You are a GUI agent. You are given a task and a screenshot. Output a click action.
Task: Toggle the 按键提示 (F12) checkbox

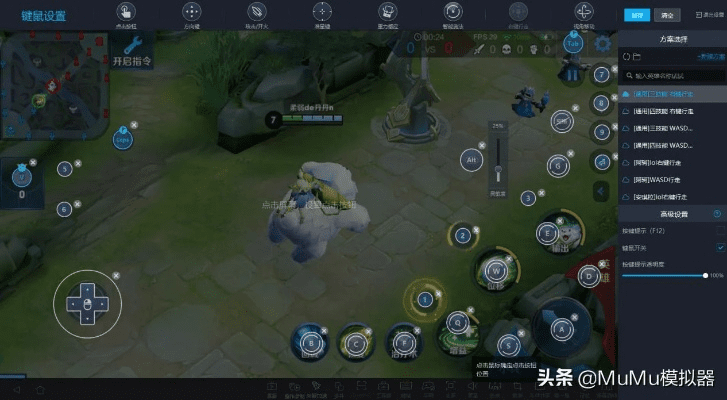click(720, 231)
